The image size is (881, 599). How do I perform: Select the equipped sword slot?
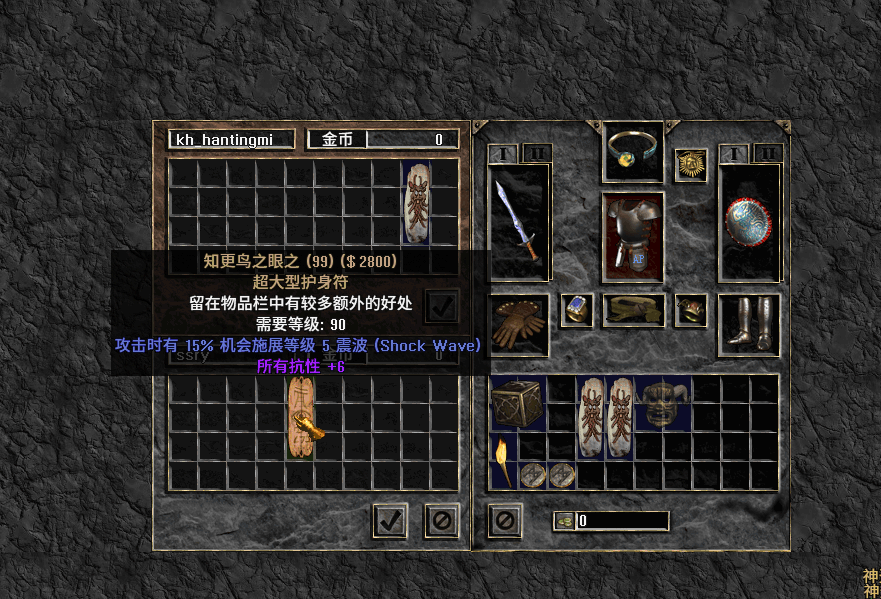click(519, 222)
